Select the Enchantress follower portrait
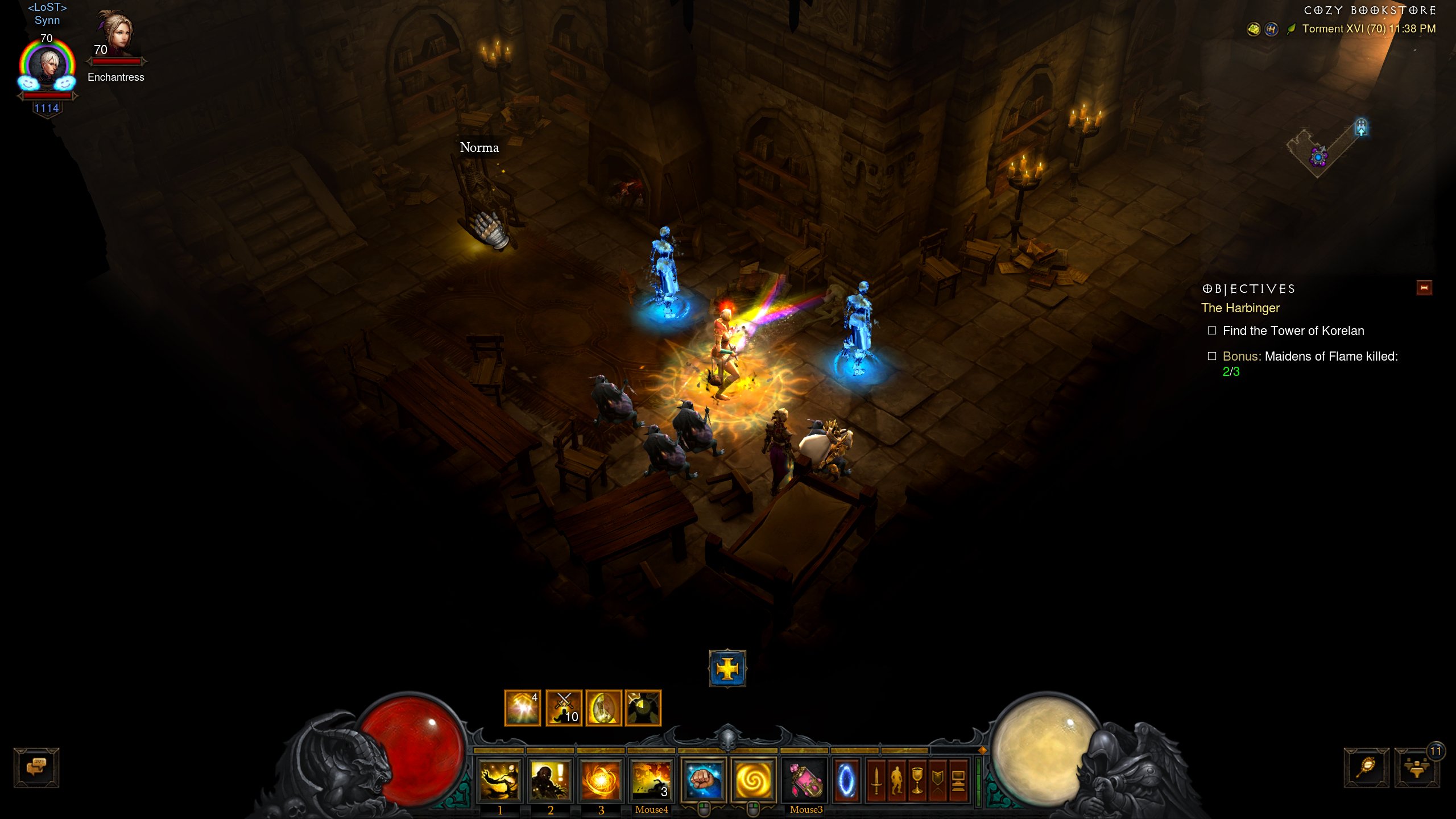This screenshot has height=819, width=1456. [x=117, y=34]
